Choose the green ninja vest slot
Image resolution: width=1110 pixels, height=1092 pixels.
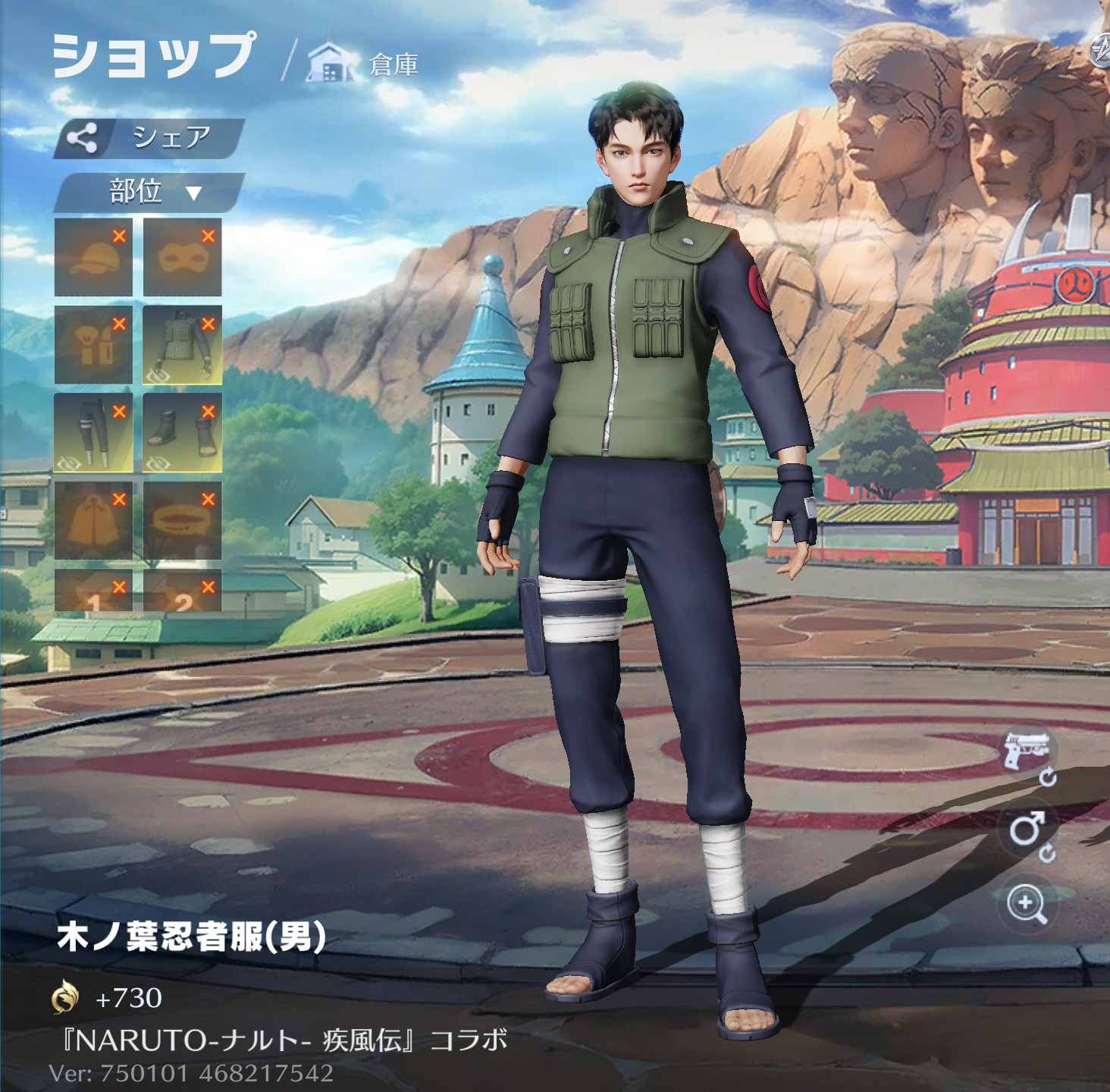pyautogui.click(x=182, y=345)
